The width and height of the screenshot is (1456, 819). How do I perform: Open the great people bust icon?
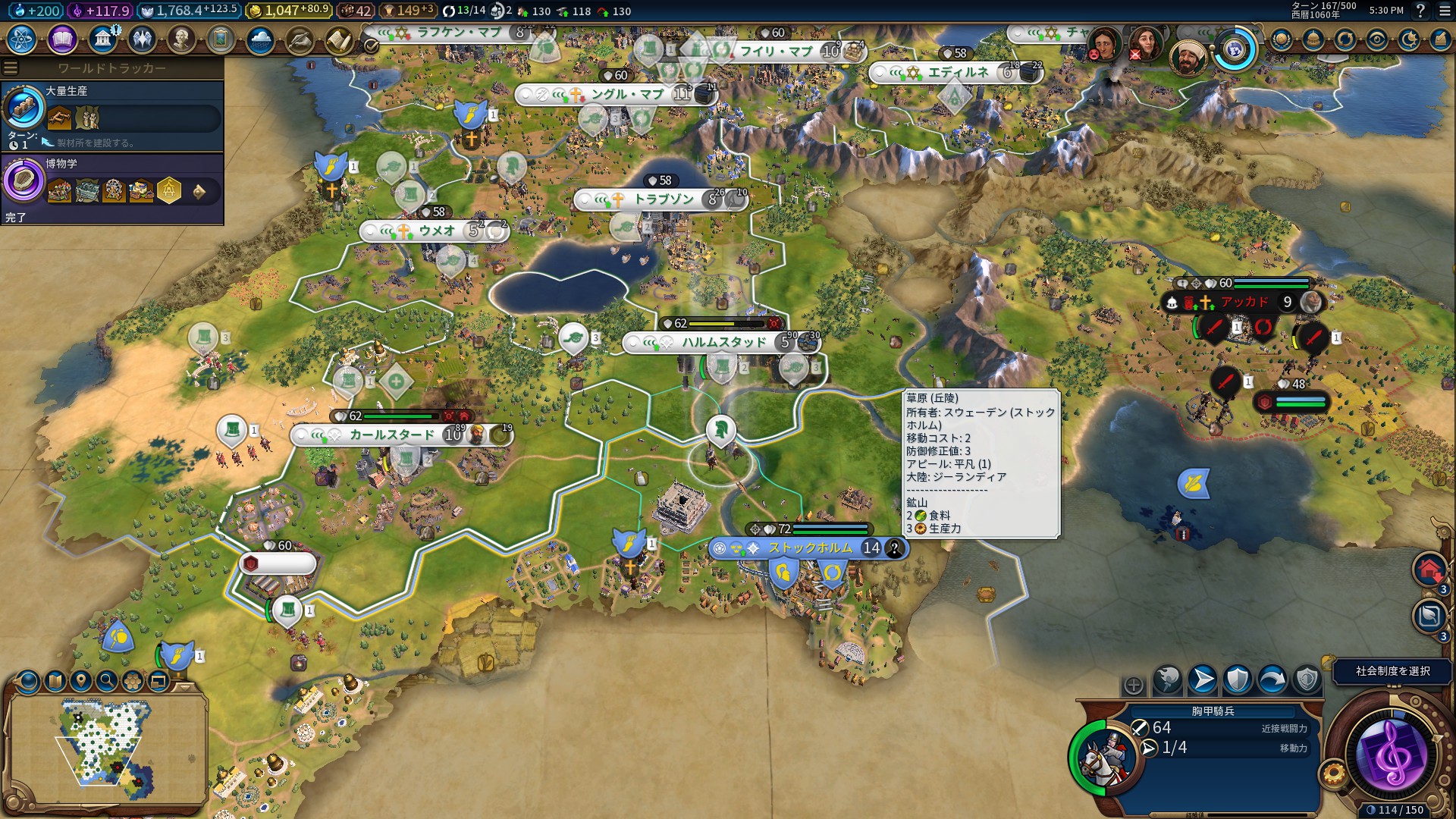click(180, 39)
